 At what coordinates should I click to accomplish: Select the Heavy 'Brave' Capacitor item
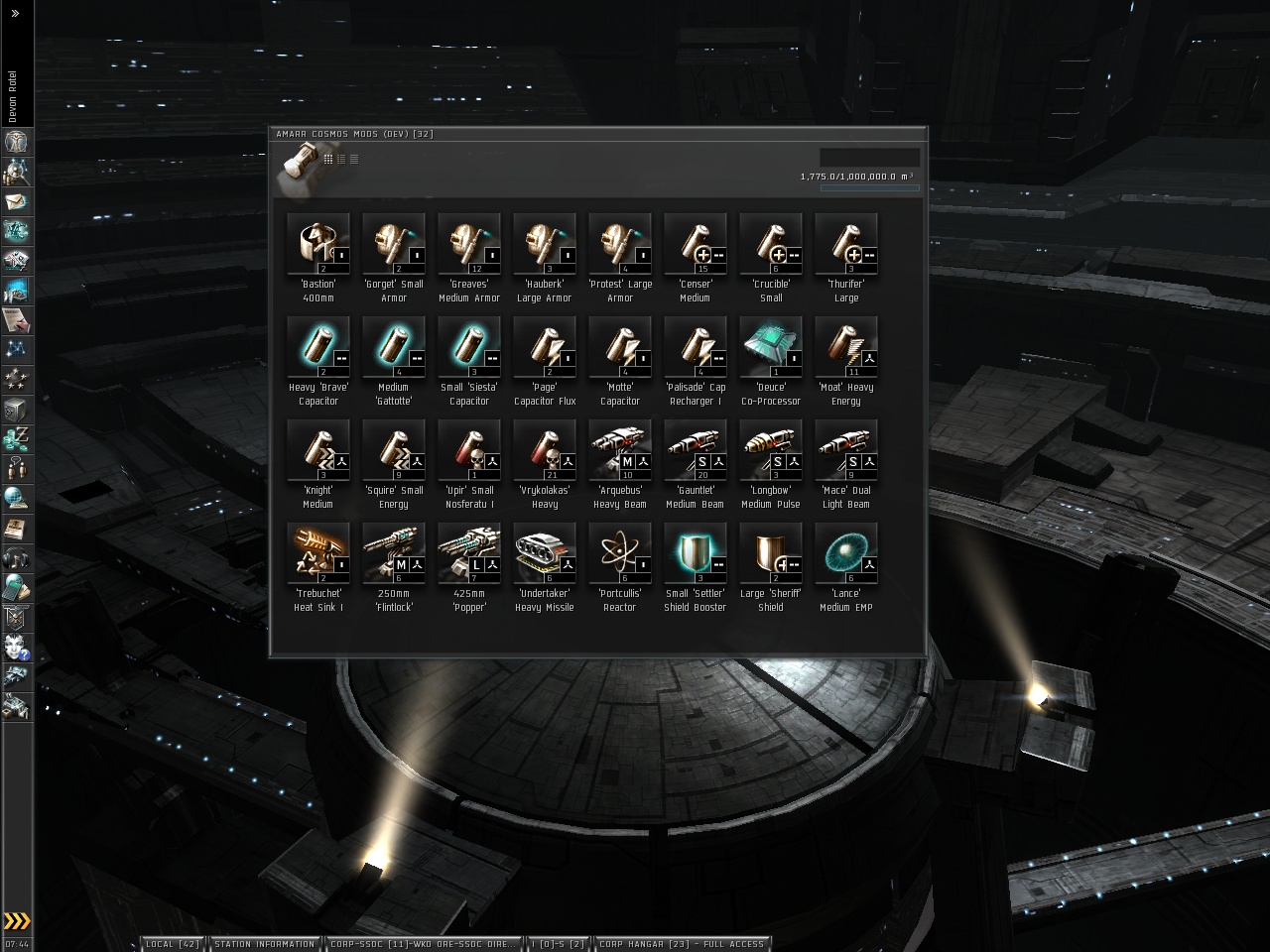[318, 347]
